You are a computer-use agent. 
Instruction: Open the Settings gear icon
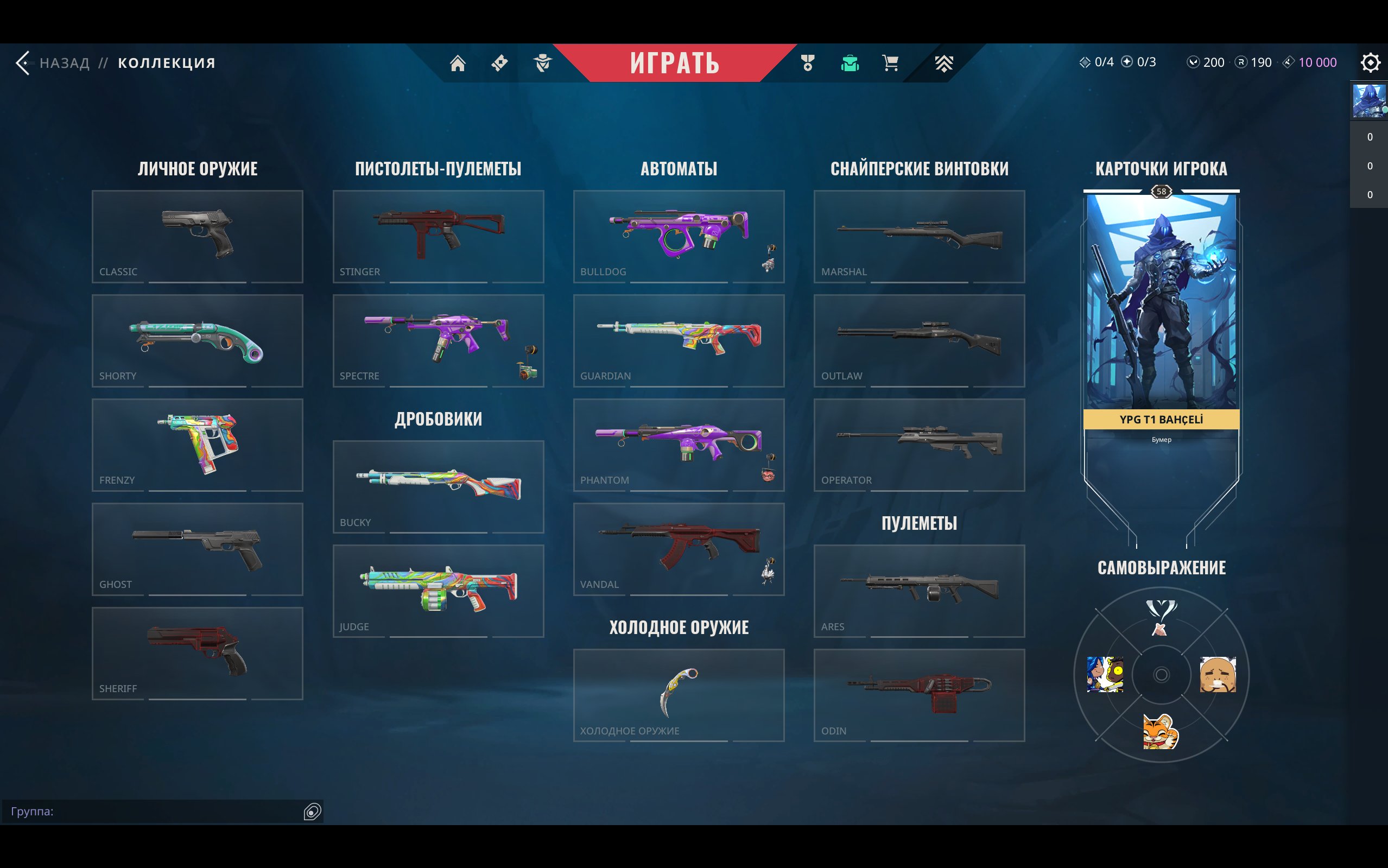(1370, 63)
